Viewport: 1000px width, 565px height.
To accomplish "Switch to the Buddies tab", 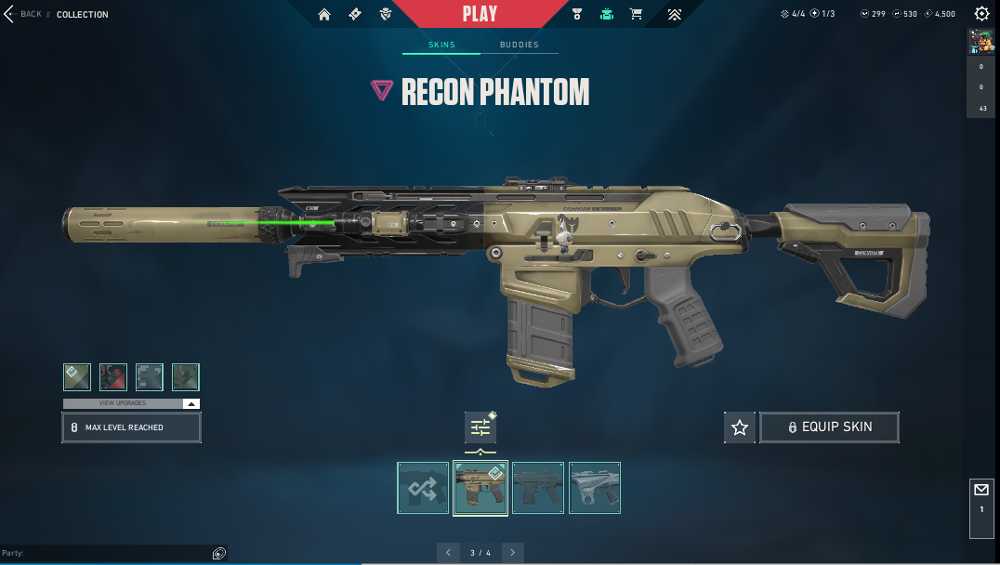I will point(519,45).
